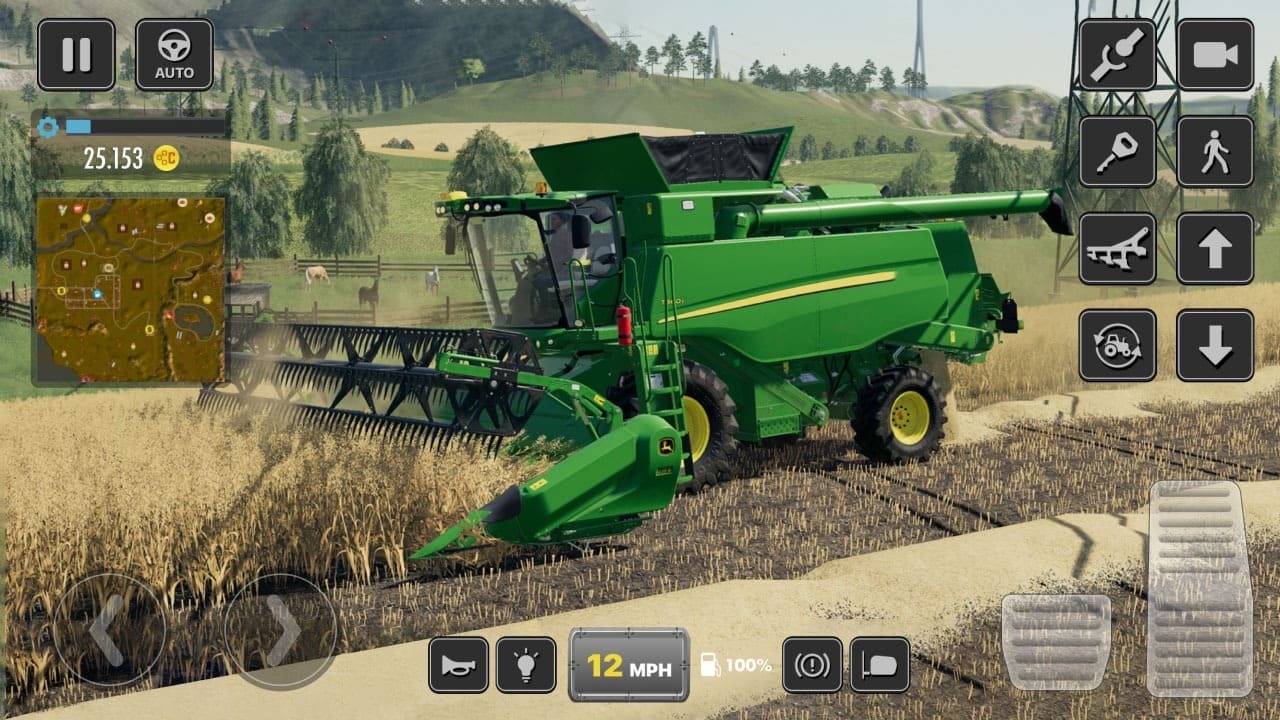1280x720 pixels.
Task: Sound the horn
Action: pos(459,665)
